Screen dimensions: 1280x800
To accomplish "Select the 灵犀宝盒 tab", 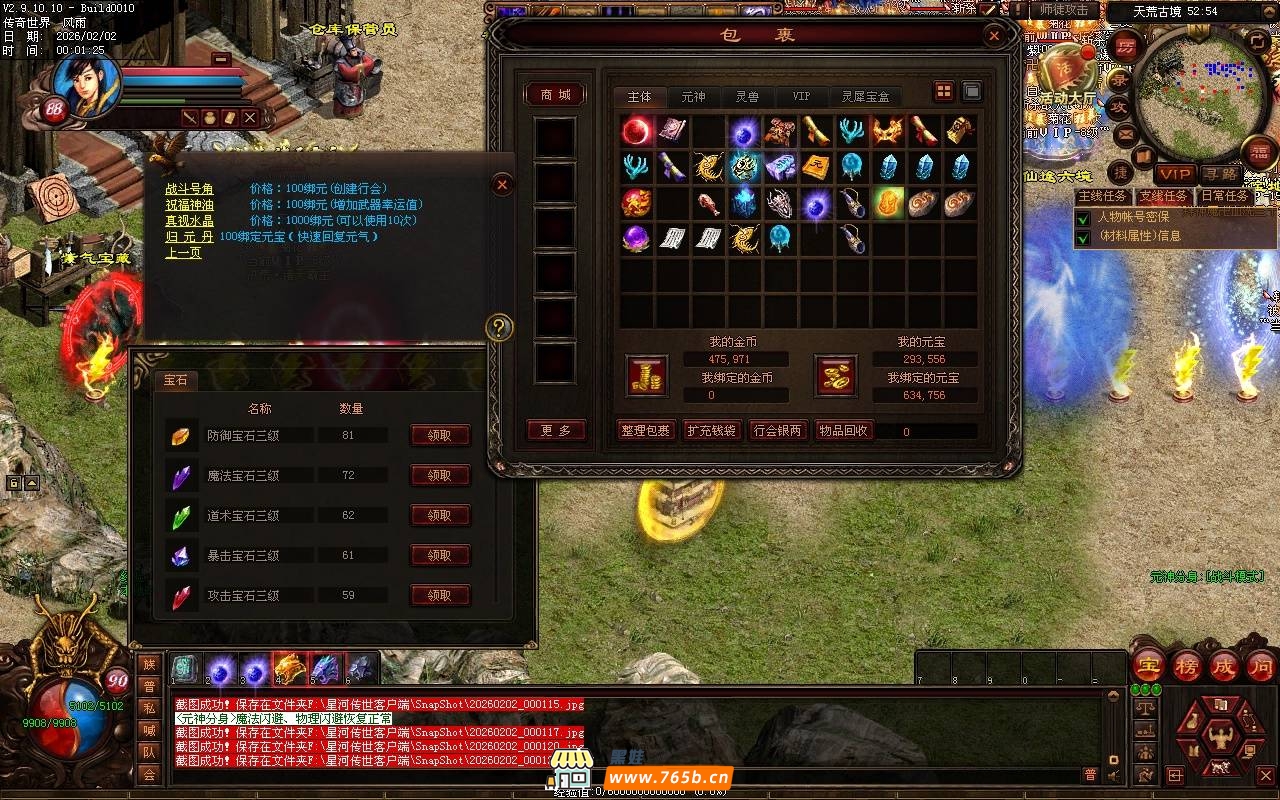I will (865, 97).
